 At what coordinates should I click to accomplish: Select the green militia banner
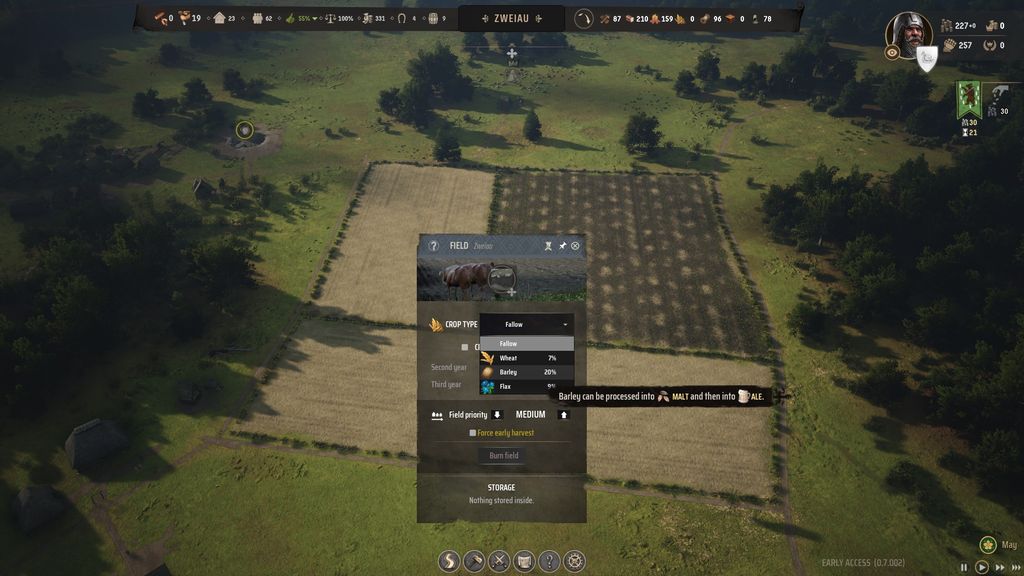tap(967, 100)
